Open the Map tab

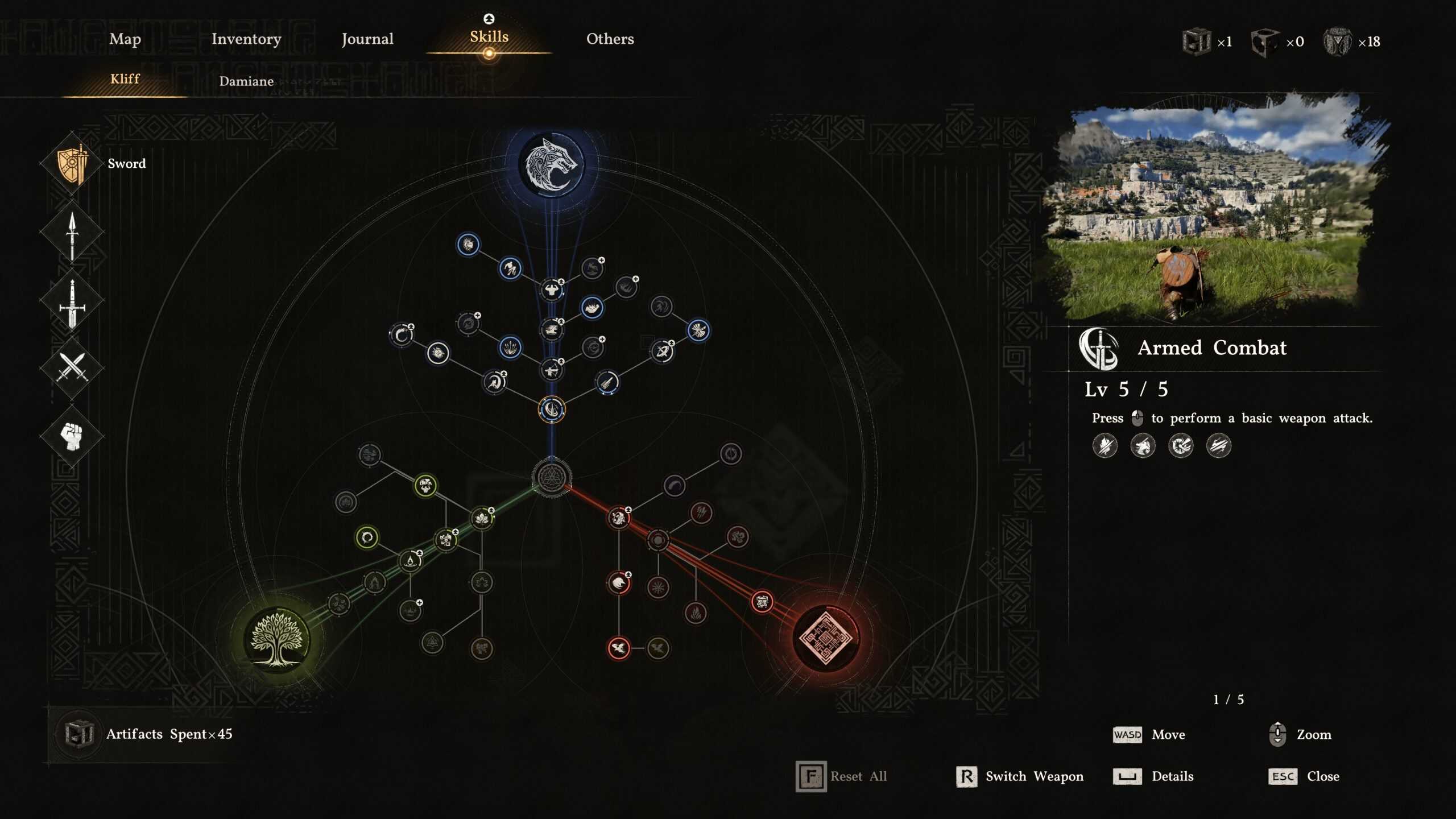[x=125, y=39]
